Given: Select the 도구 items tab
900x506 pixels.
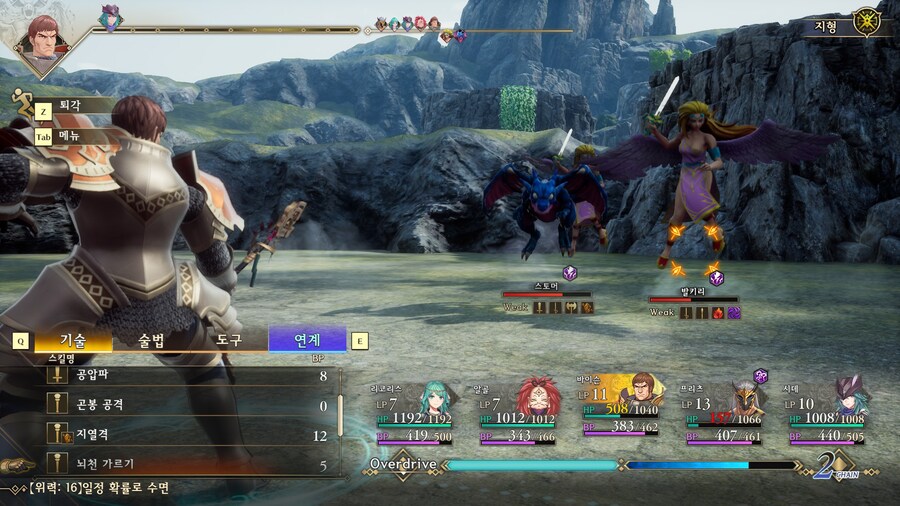Looking at the screenshot, I should [x=229, y=340].
